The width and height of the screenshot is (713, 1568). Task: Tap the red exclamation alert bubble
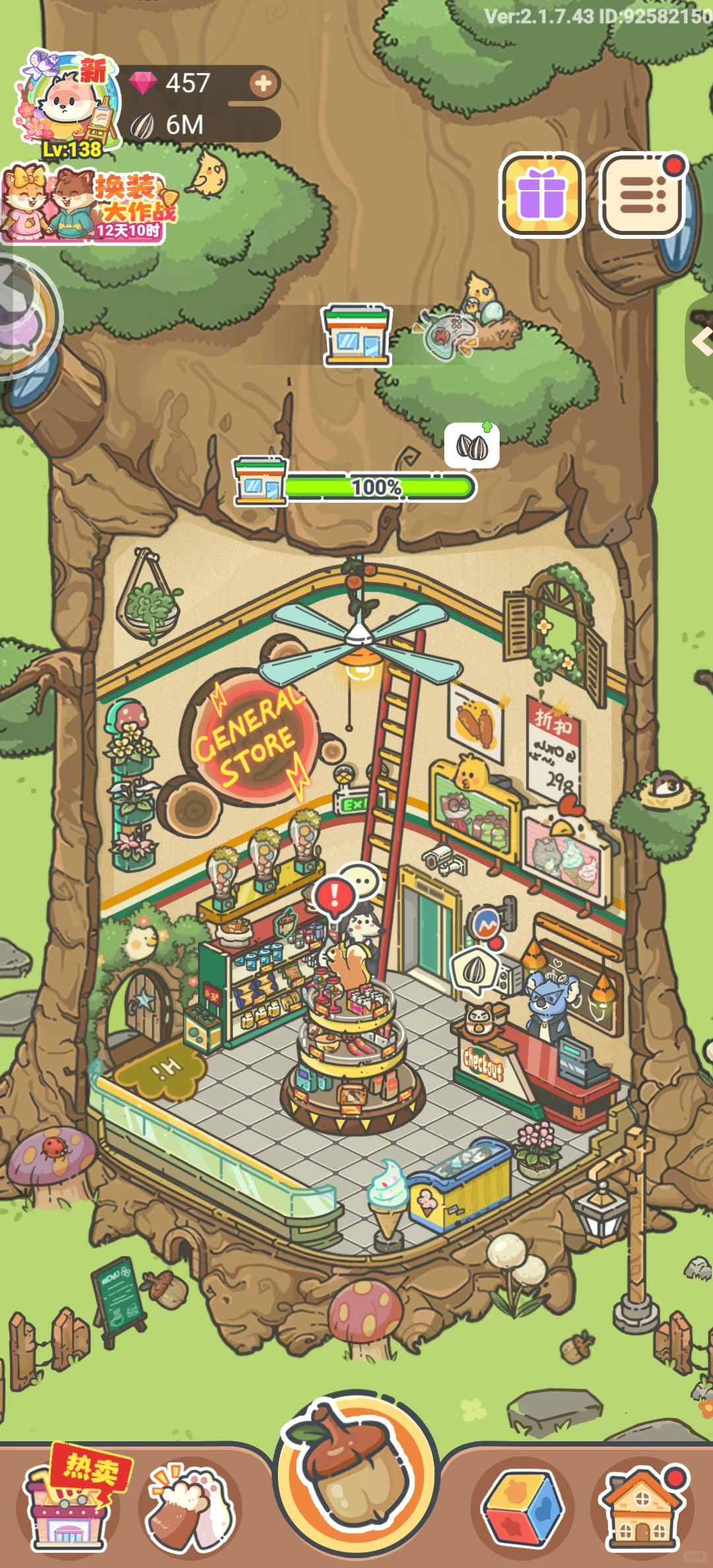coord(334,896)
